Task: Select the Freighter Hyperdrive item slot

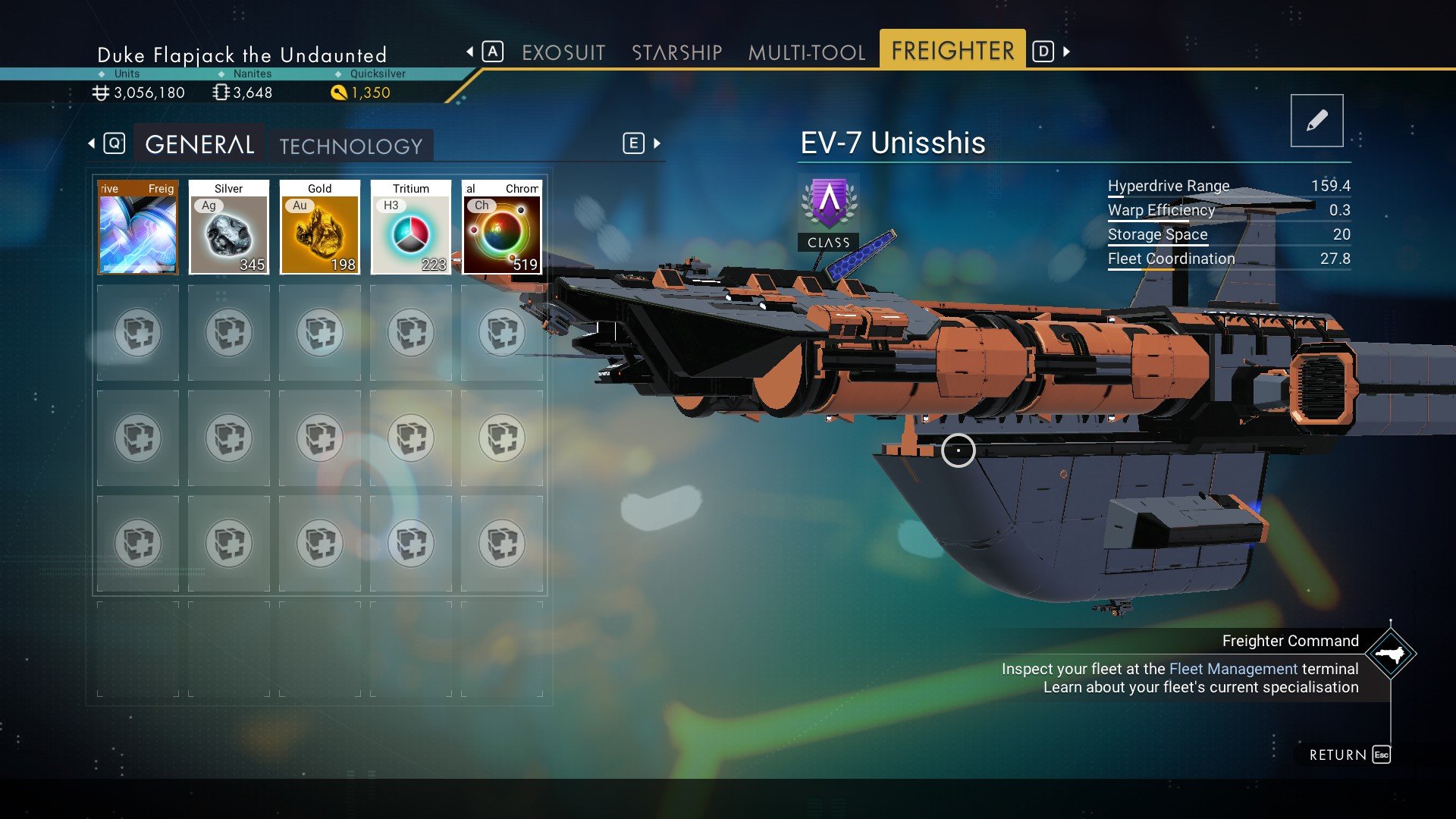Action: [138, 227]
